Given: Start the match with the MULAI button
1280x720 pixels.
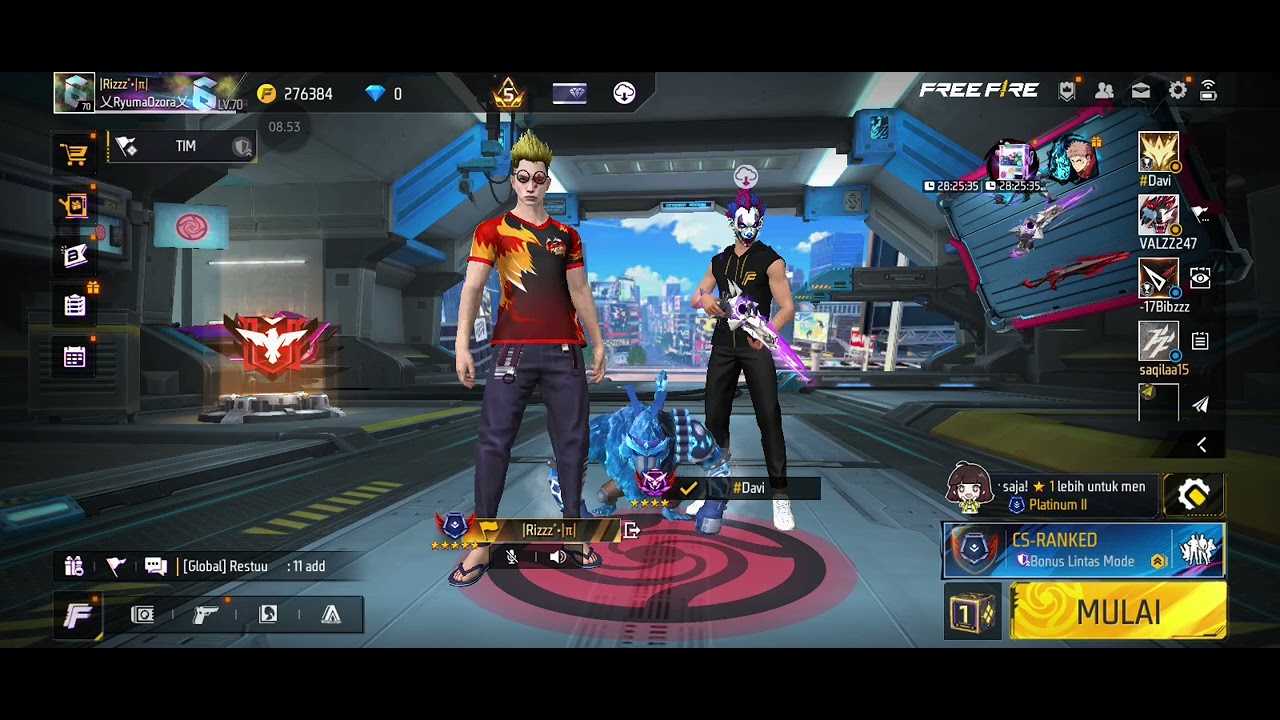Looking at the screenshot, I should (1118, 611).
